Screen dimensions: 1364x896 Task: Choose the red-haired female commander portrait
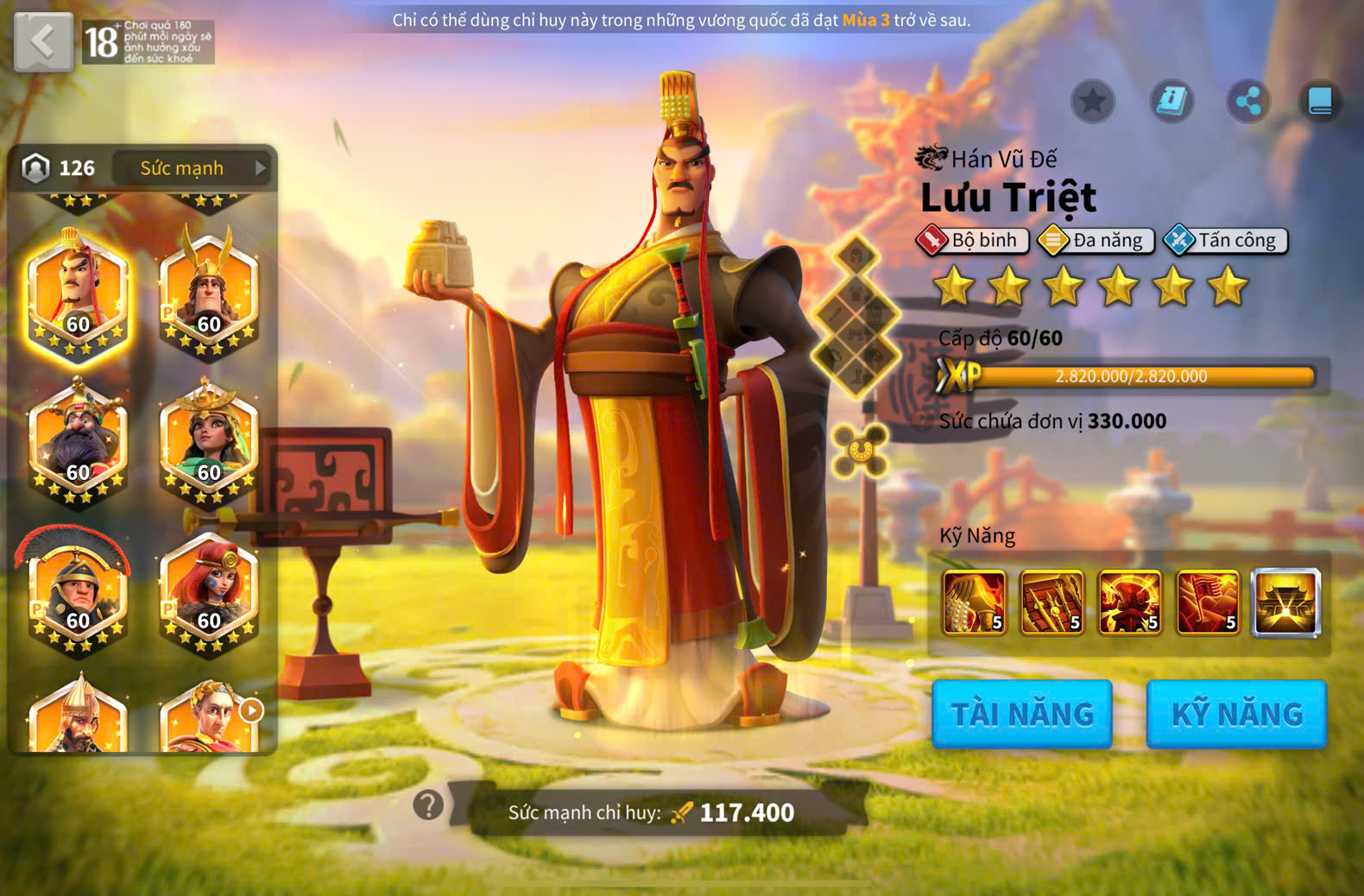[x=209, y=590]
